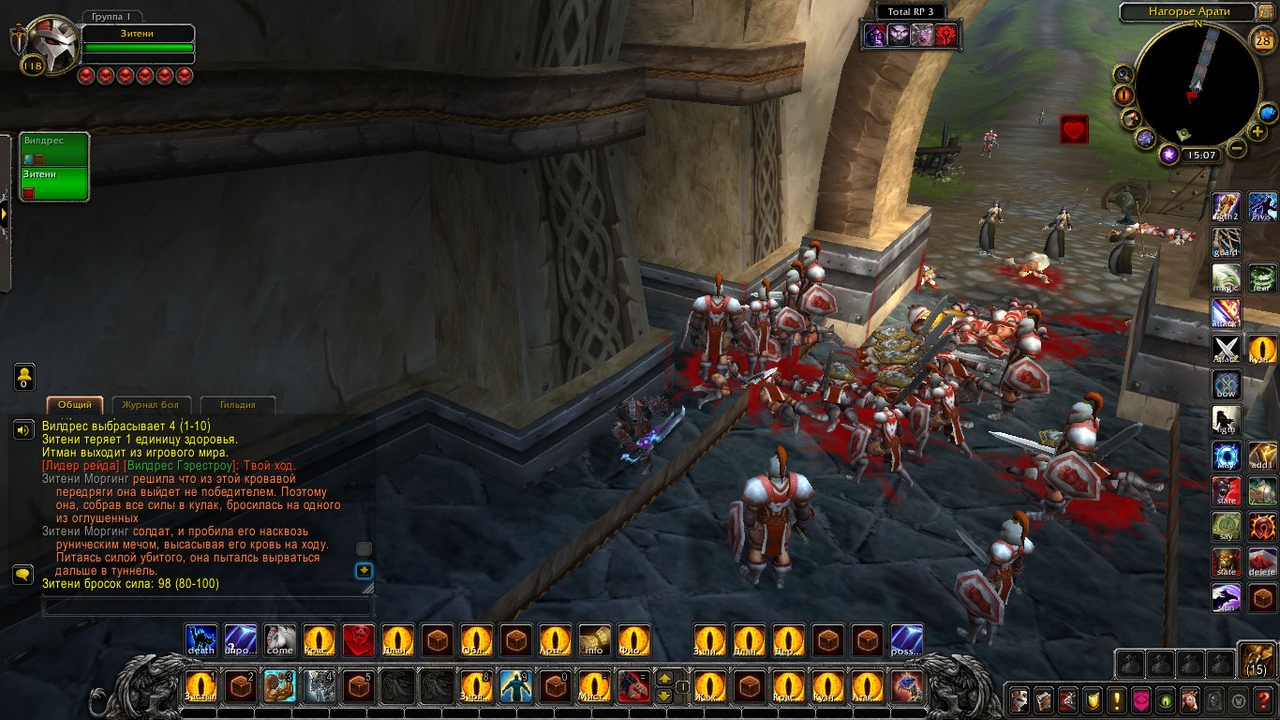Zoom in the minimap with plus button
1280x720 pixels.
coord(1258,131)
